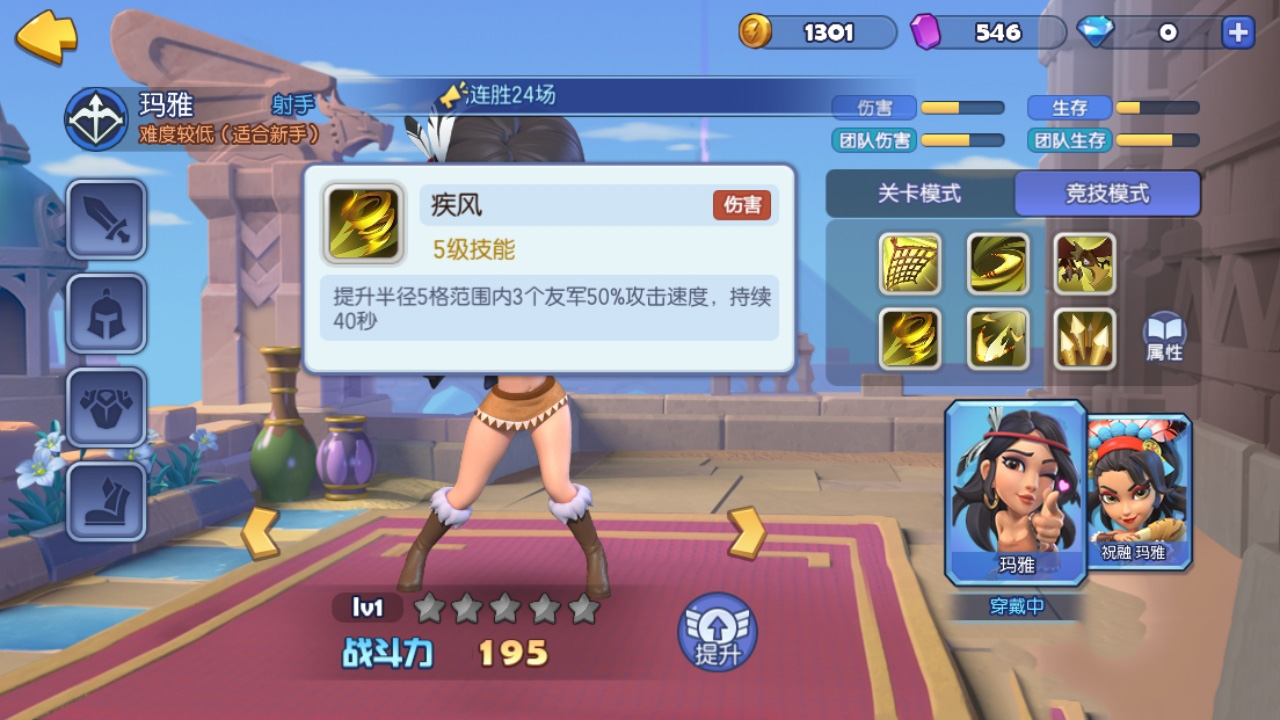Select the net trap skill icon
1280x720 pixels.
pyautogui.click(x=910, y=265)
